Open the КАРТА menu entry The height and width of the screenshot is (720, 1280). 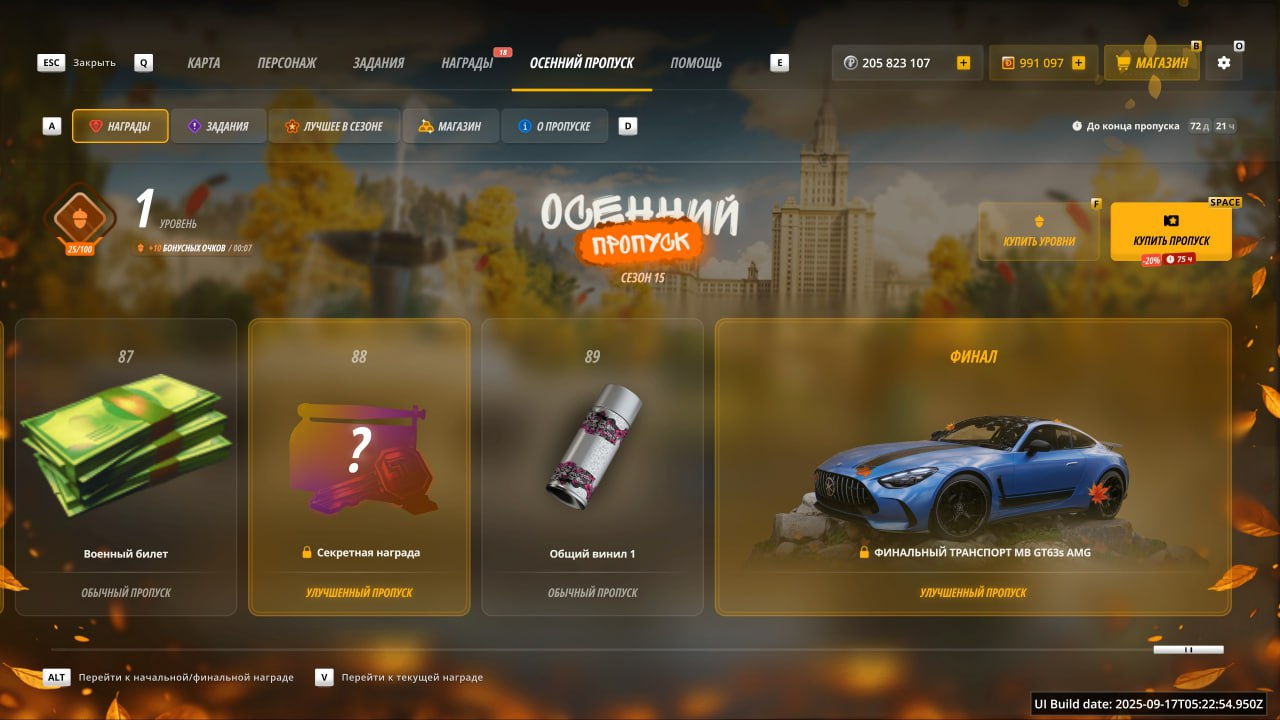pos(203,62)
